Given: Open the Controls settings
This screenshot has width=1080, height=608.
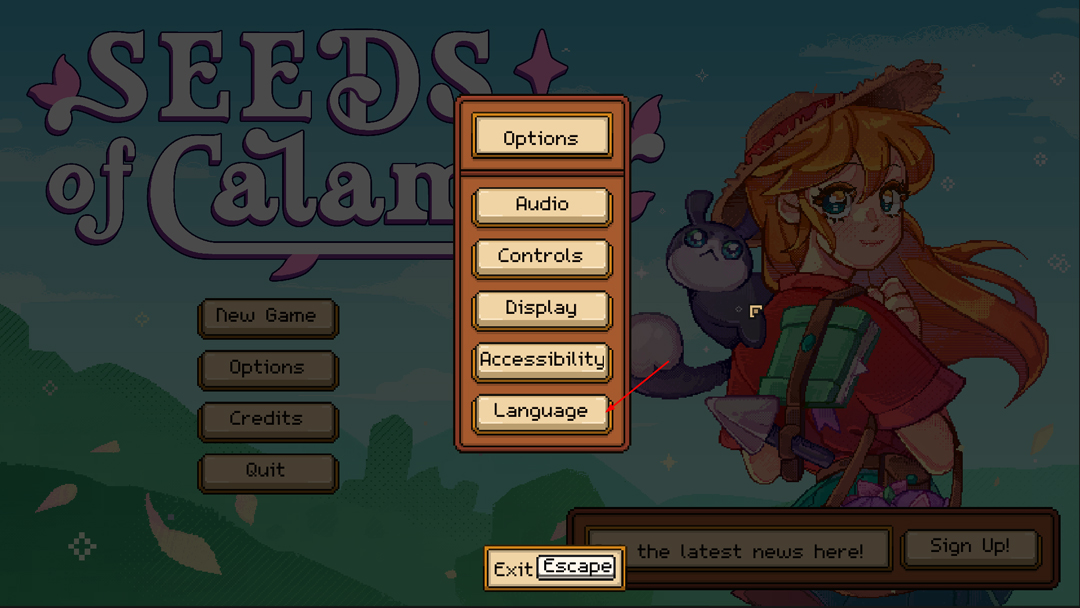Looking at the screenshot, I should click(541, 257).
